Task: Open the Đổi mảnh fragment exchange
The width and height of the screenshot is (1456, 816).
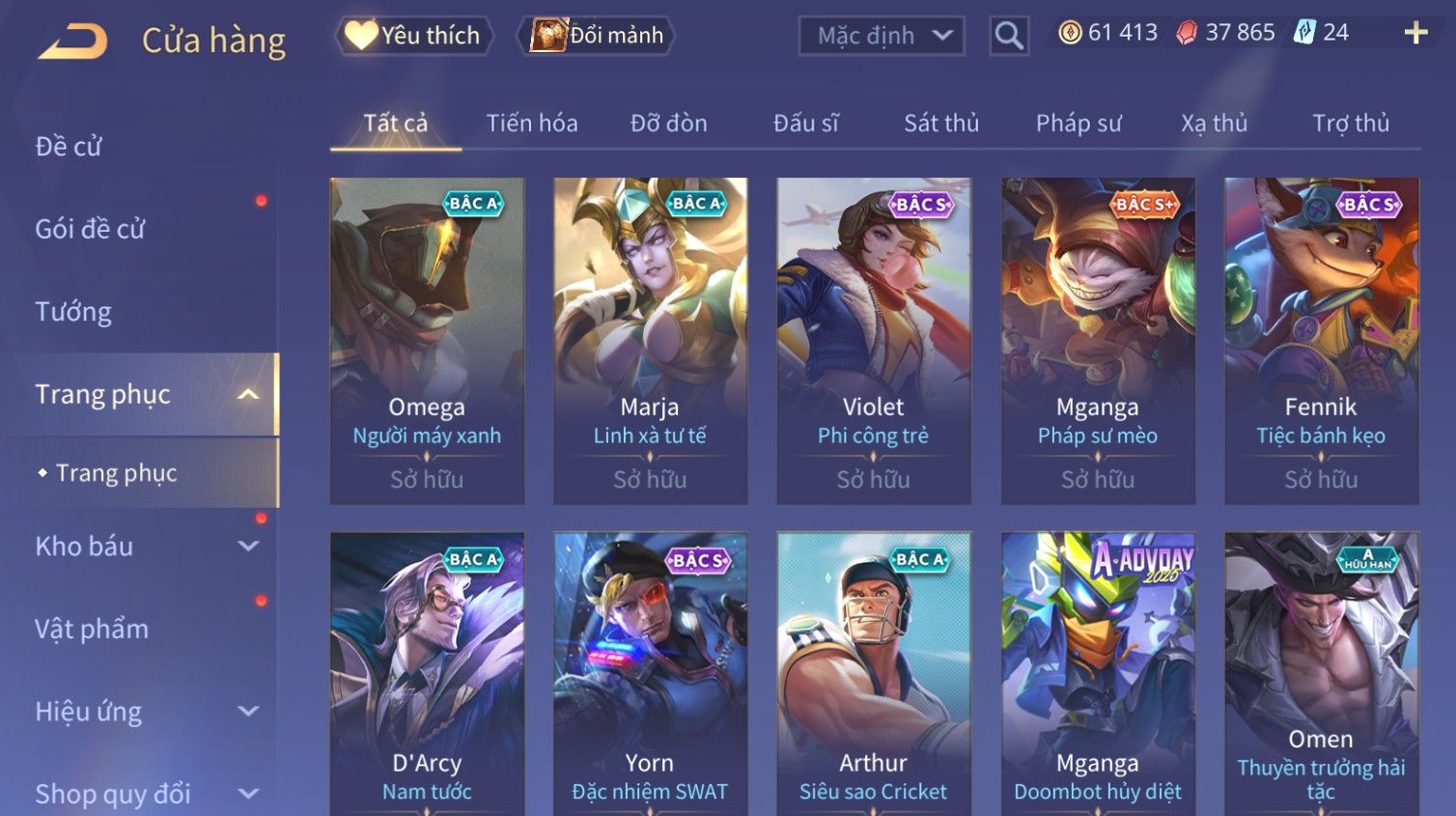Action: tap(599, 36)
